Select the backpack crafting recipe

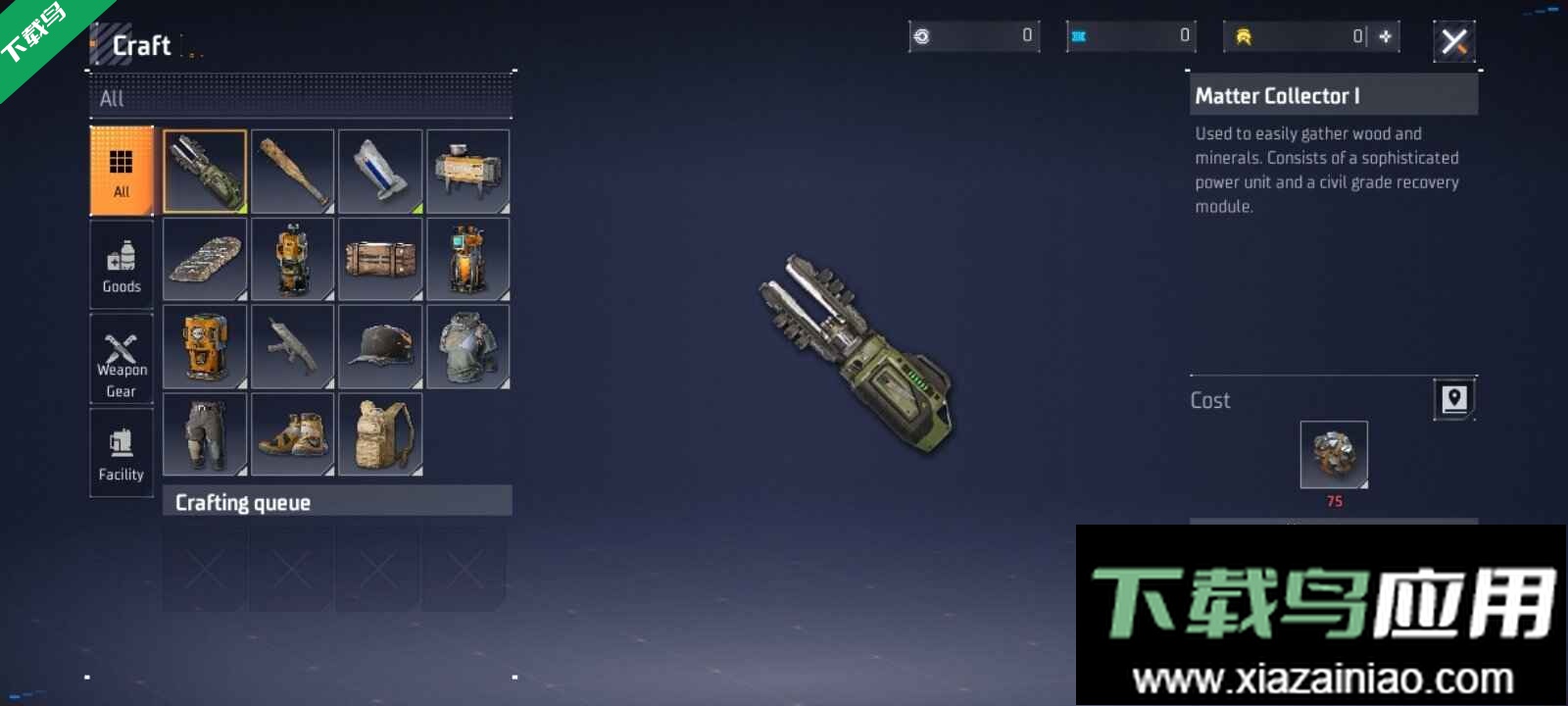380,433
